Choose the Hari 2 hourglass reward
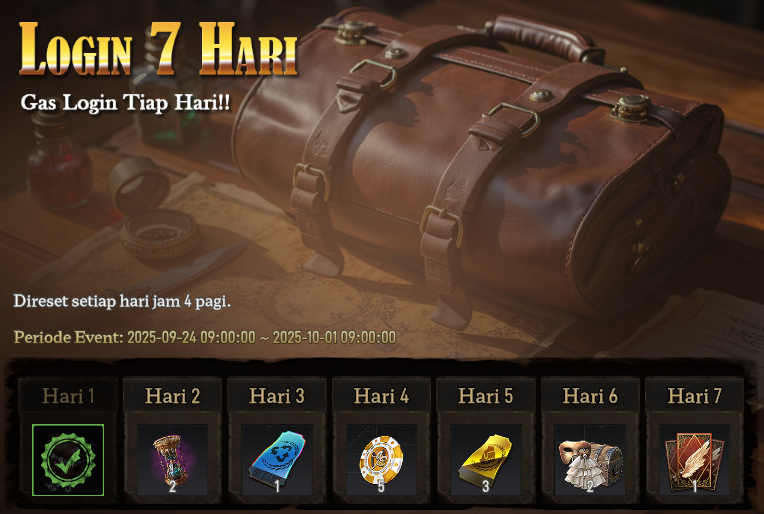Screen dimensions: 764x514 pyautogui.click(x=172, y=460)
